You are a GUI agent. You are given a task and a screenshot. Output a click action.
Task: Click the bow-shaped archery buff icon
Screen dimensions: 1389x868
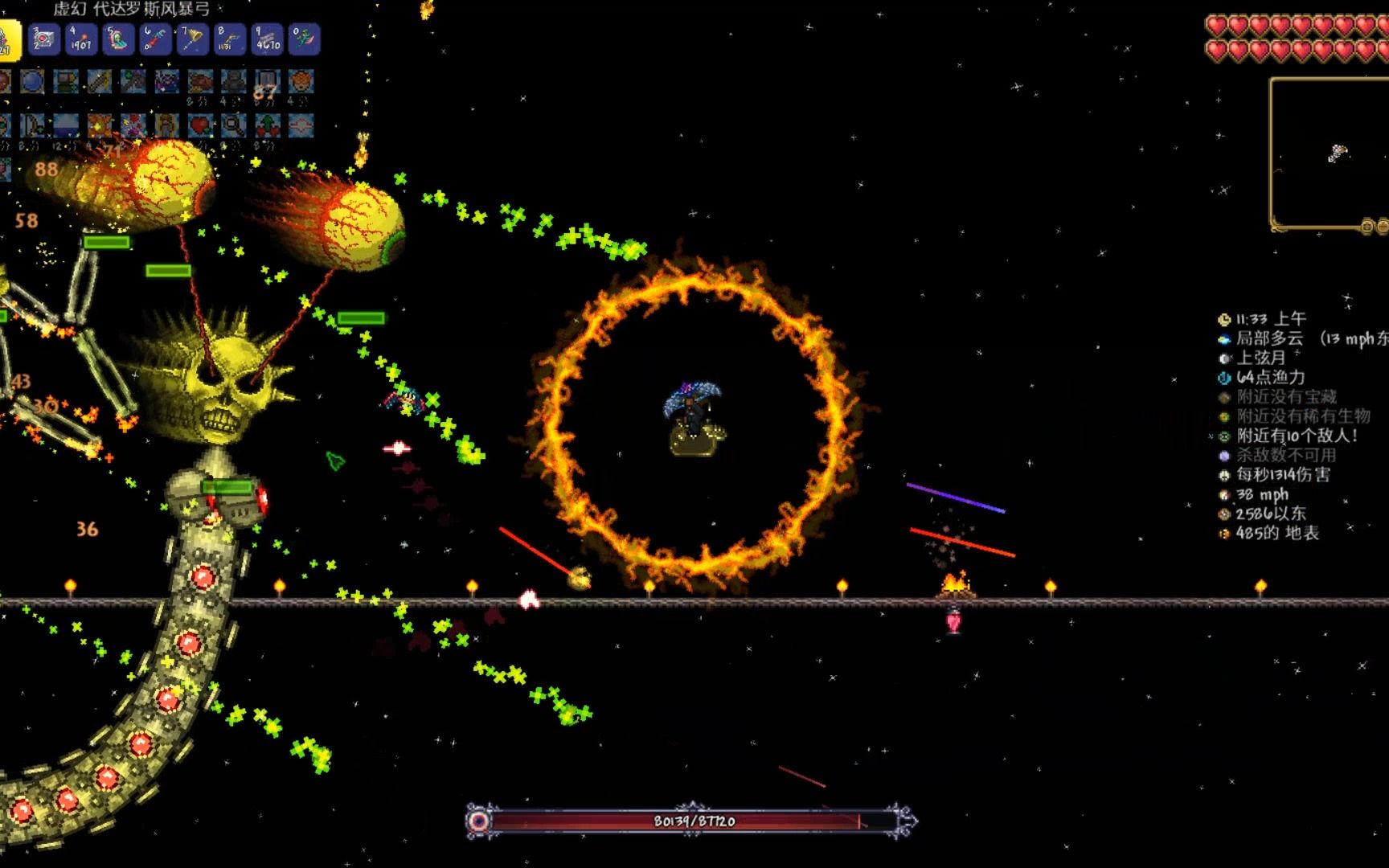click(32, 125)
